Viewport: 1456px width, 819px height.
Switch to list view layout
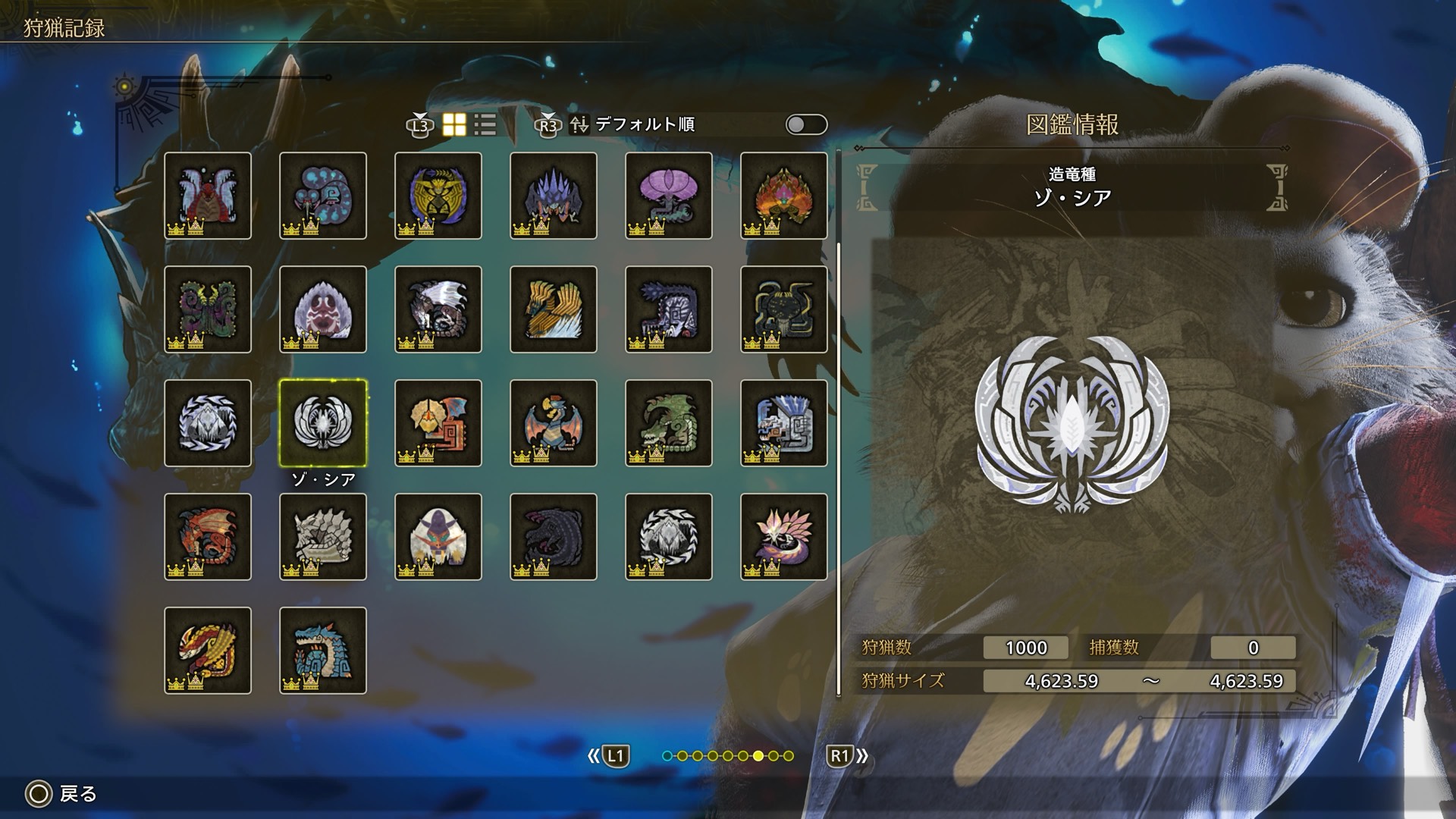tap(485, 125)
